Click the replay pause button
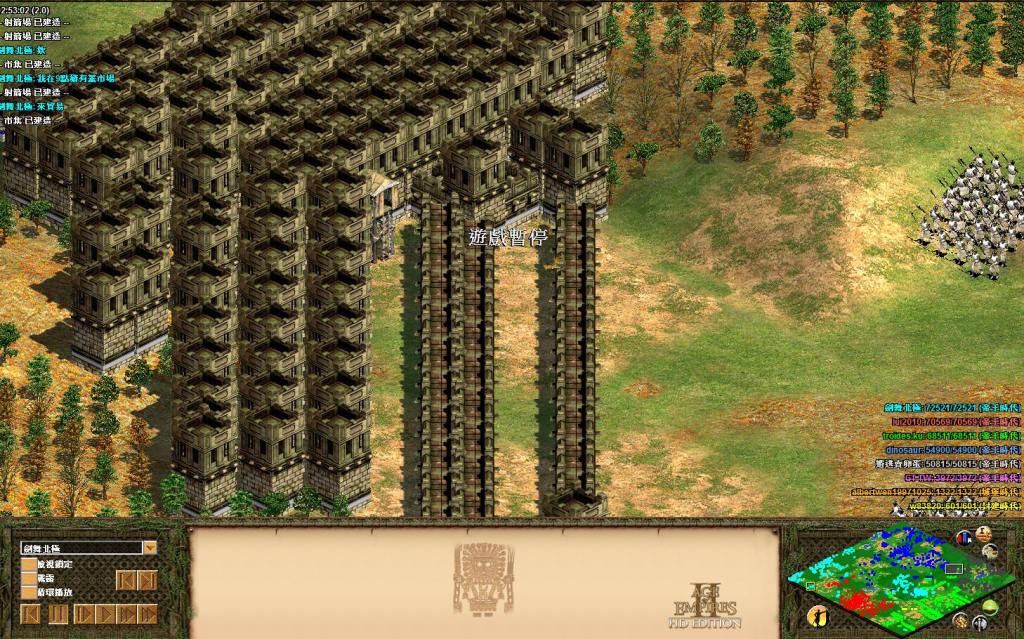1024x639 pixels. pos(58,612)
